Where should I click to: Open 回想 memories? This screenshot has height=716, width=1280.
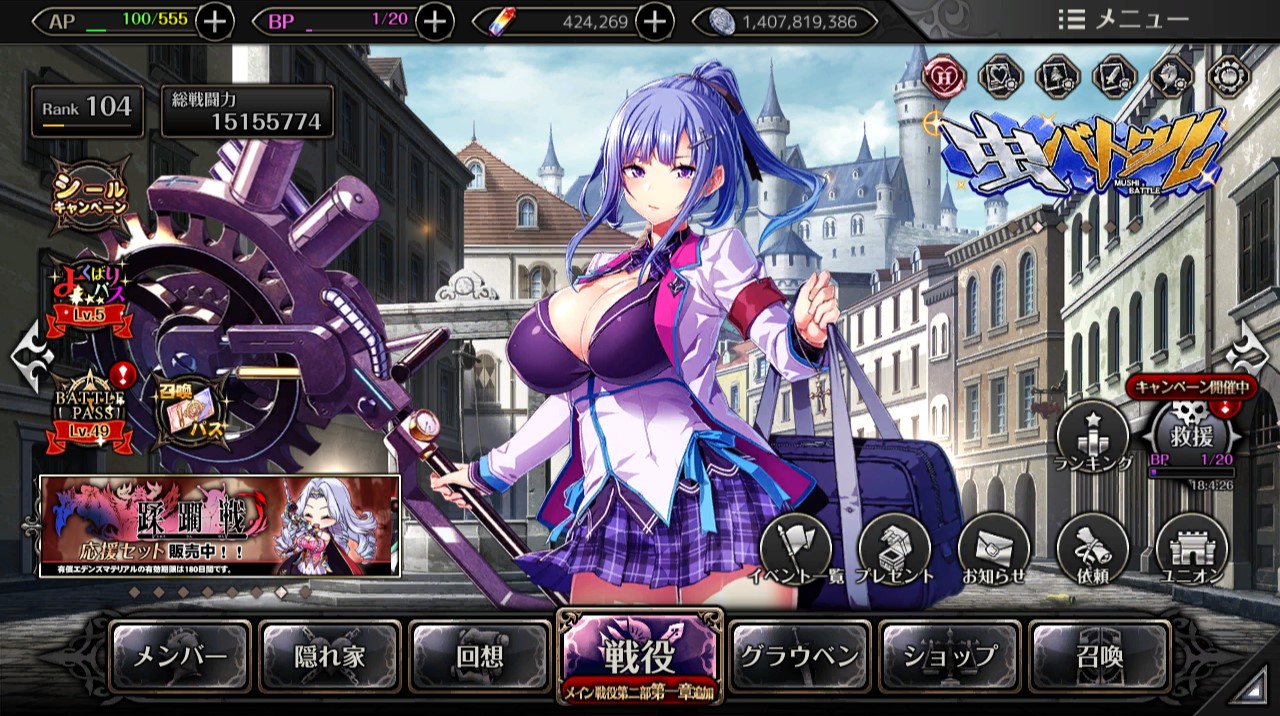pos(480,657)
